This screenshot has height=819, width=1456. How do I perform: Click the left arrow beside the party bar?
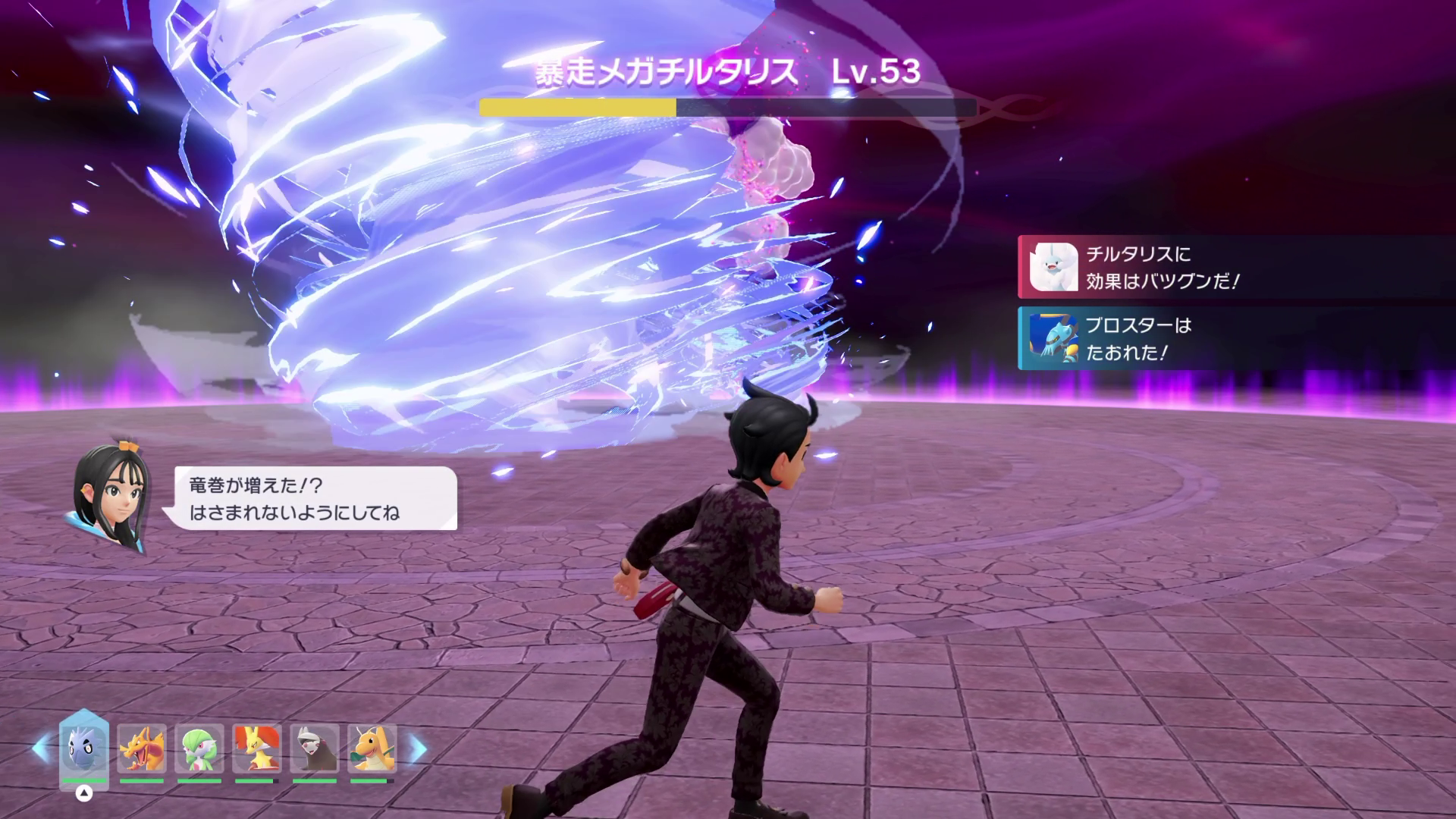pos(41,748)
